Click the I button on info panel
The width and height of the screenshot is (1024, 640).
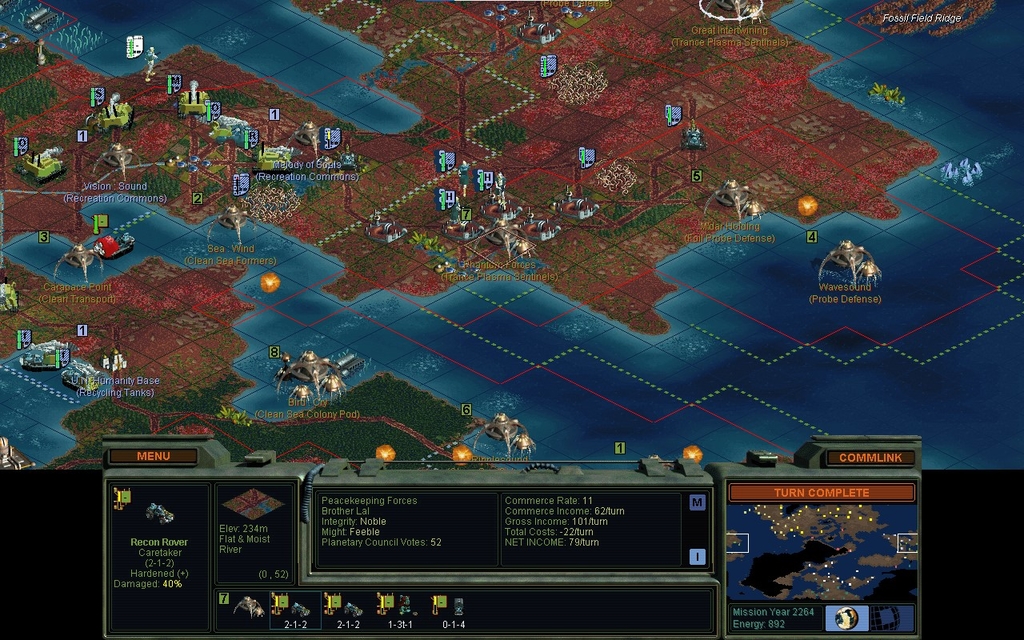pos(697,557)
